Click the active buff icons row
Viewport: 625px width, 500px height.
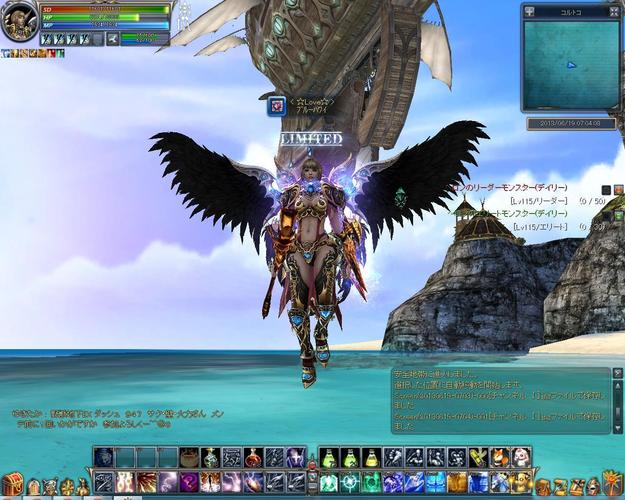[x=30, y=53]
